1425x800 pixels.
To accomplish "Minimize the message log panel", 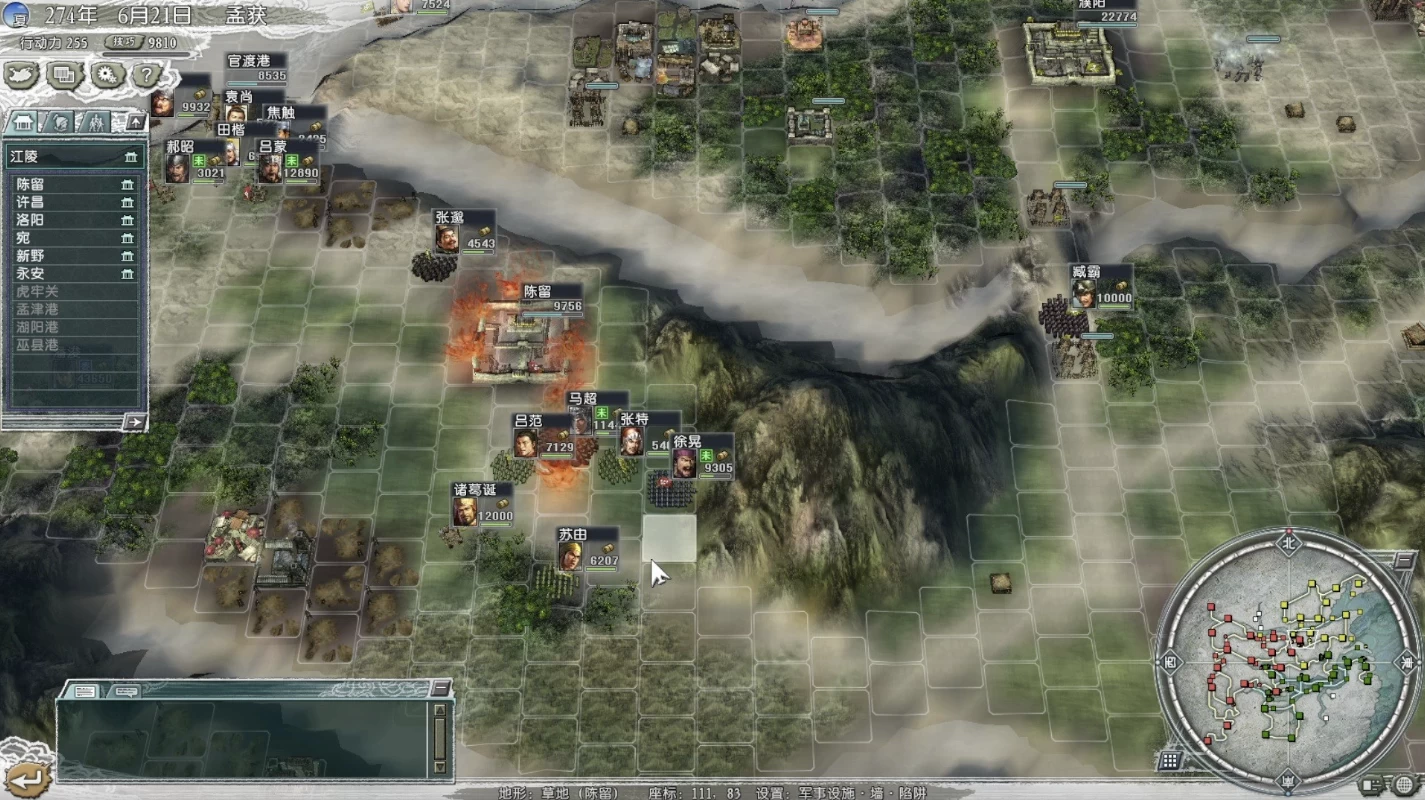I will (x=440, y=689).
